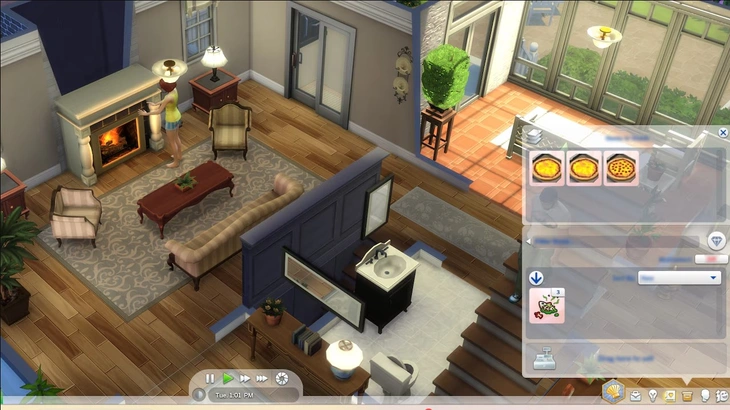Click the aperture wheel icon beside speed controls

pos(281,378)
